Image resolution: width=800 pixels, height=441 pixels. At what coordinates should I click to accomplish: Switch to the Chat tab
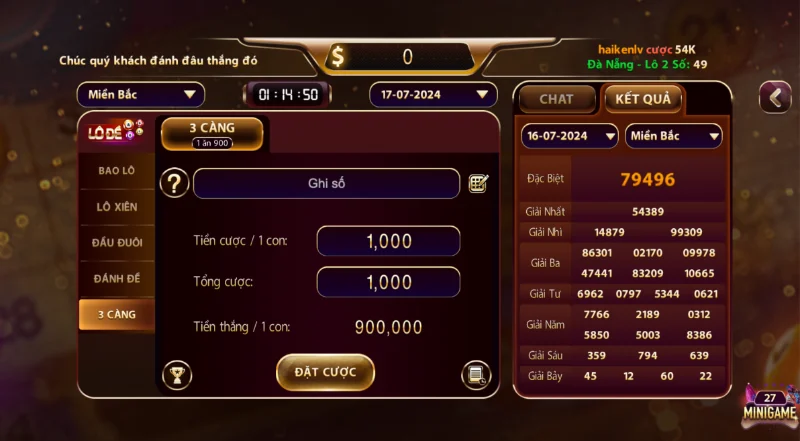click(x=556, y=99)
